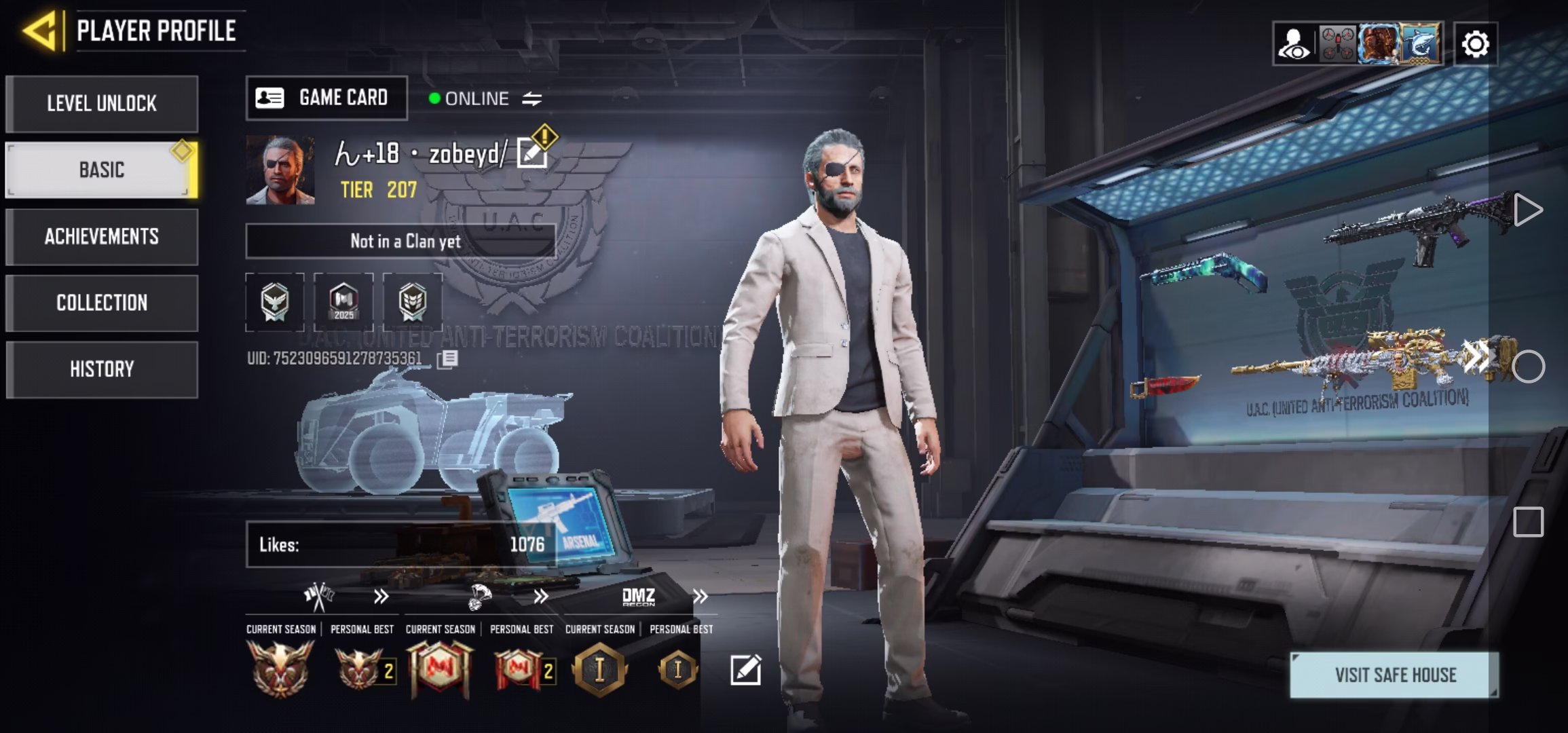1568x733 pixels.
Task: Select the eagle medal badge slot
Action: tap(276, 303)
